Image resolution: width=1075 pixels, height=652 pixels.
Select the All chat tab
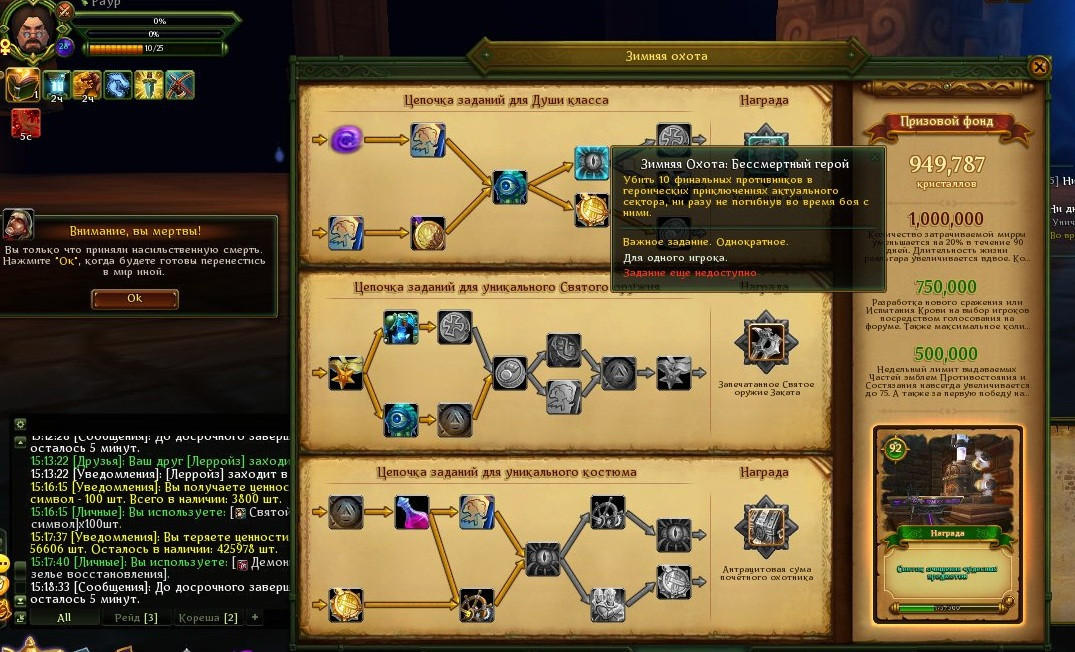[64, 618]
